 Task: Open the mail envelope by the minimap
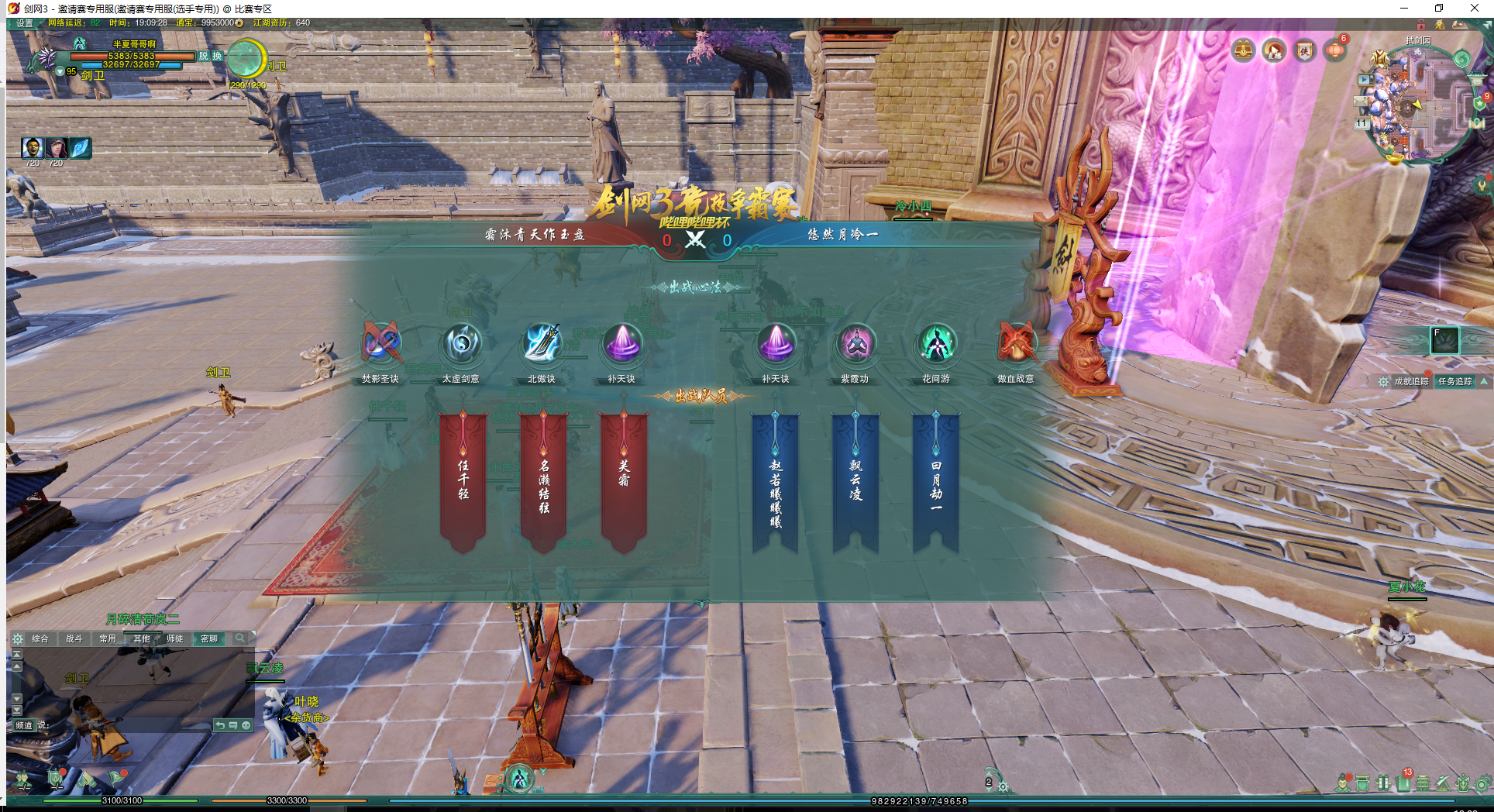1361,101
